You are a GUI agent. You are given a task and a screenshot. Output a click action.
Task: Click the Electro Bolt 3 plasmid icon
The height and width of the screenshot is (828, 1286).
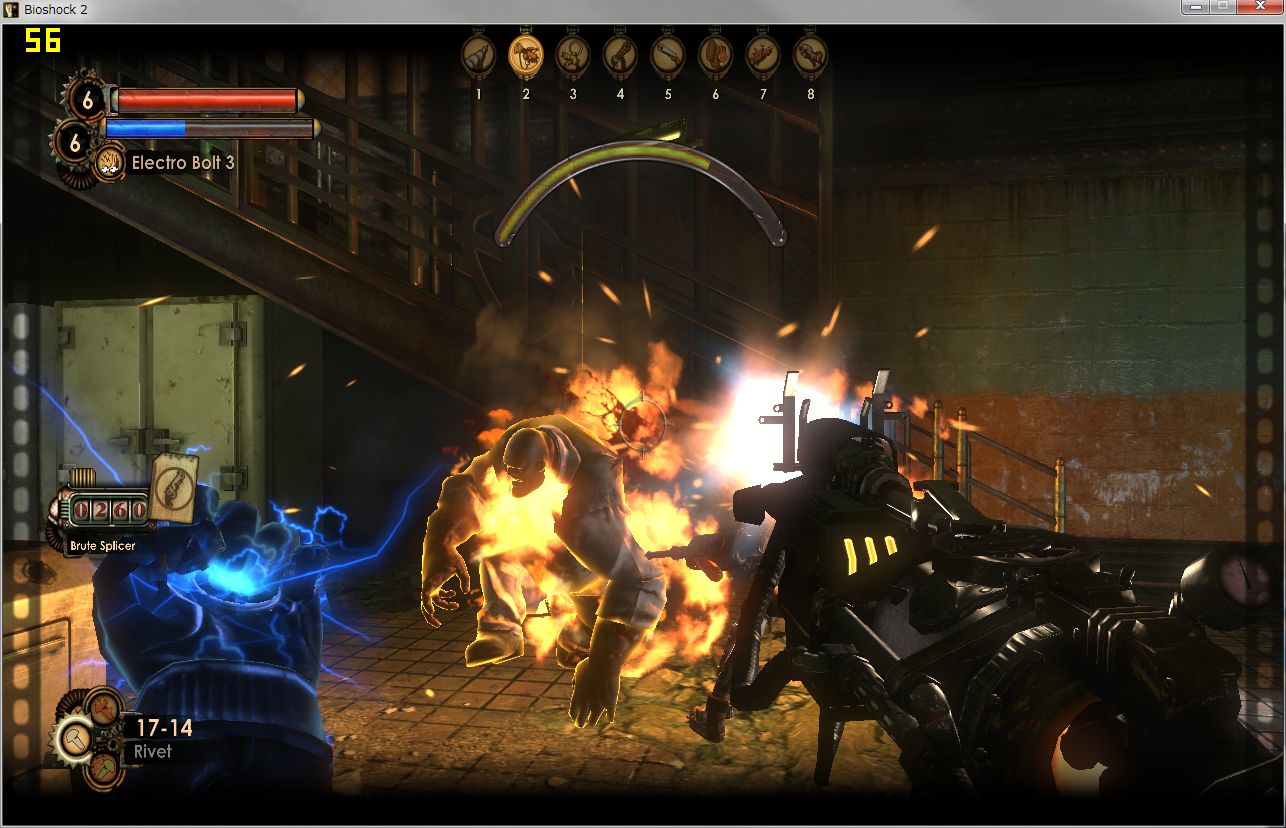pyautogui.click(x=109, y=162)
